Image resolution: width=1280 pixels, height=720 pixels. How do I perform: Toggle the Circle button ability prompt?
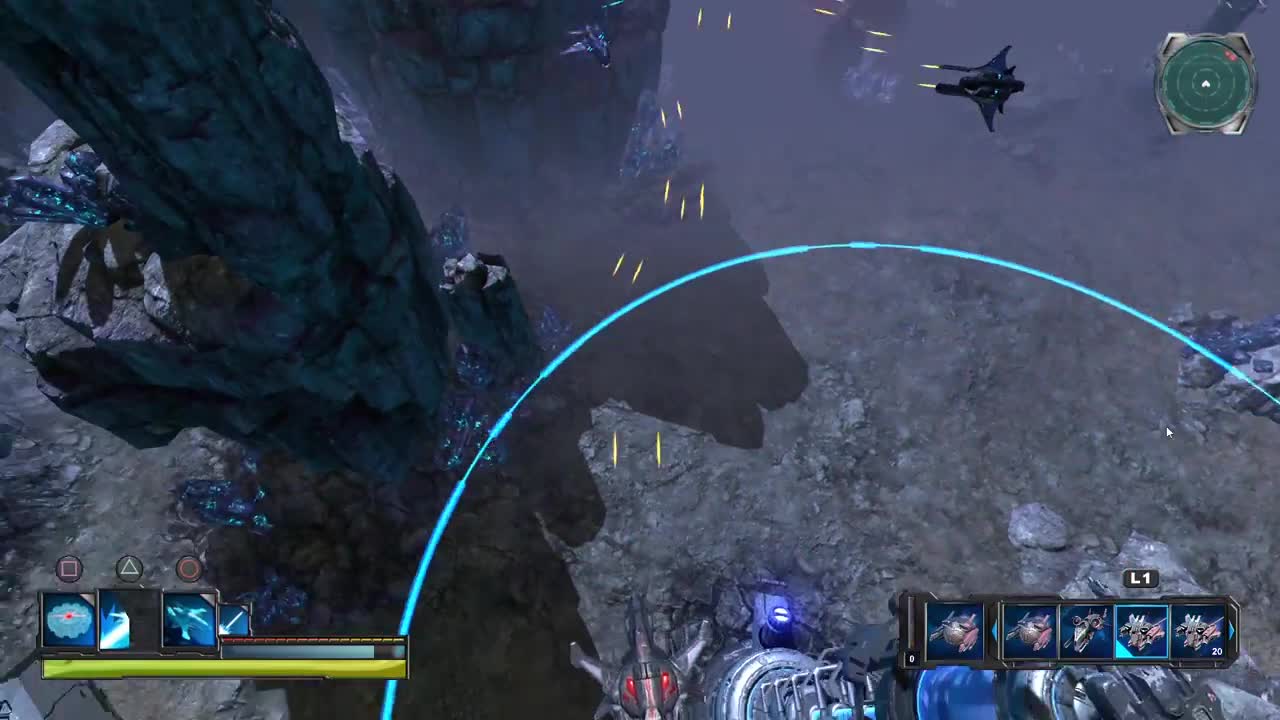click(x=187, y=570)
